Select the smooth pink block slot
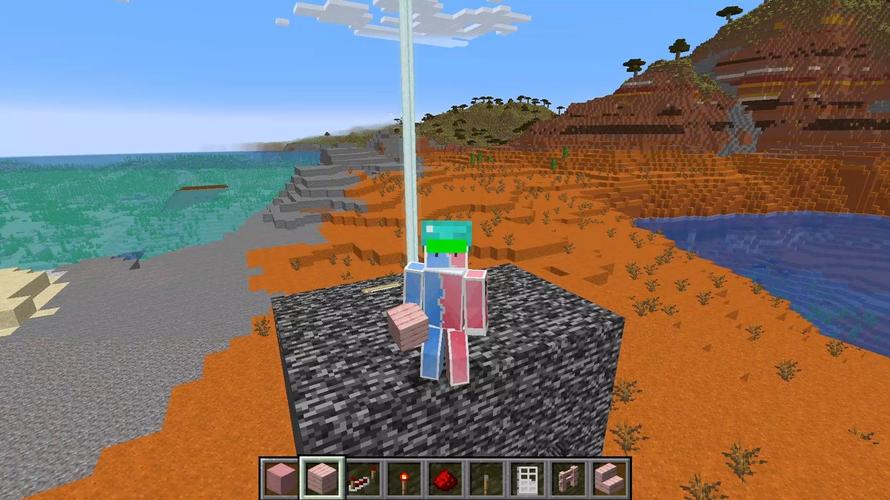The image size is (890, 500). tap(281, 478)
